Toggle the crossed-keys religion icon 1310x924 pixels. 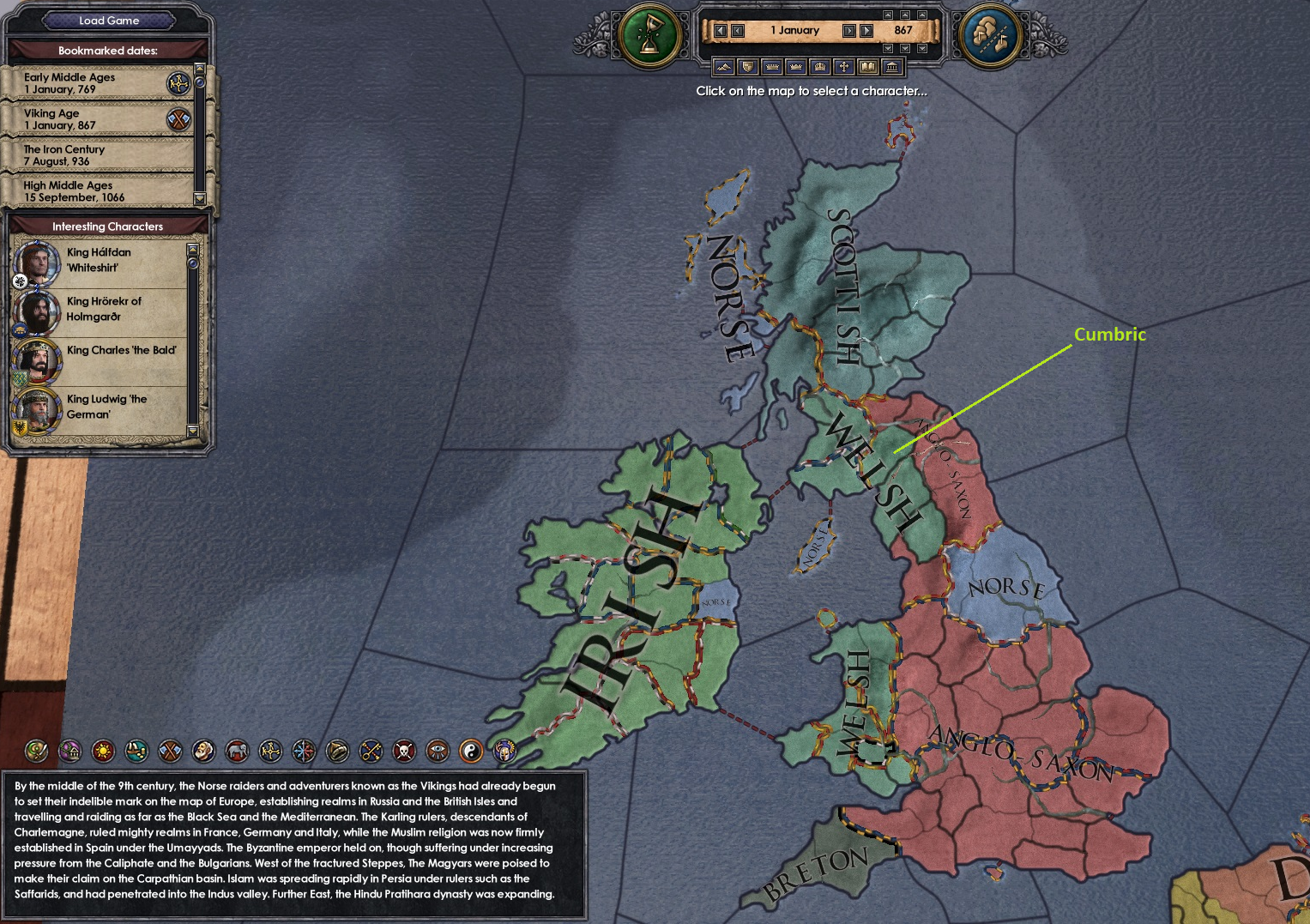coord(371,752)
